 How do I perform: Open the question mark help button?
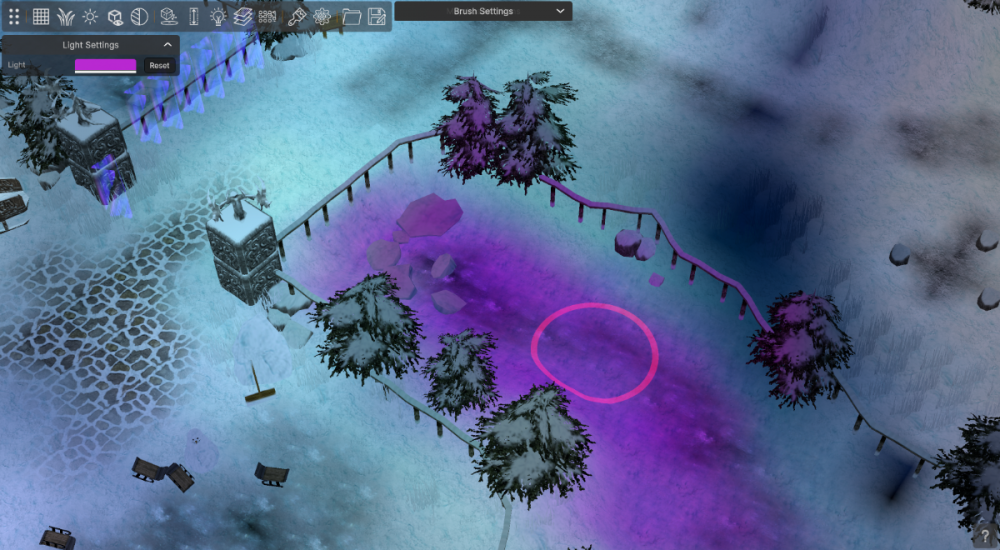pyautogui.click(x=985, y=536)
